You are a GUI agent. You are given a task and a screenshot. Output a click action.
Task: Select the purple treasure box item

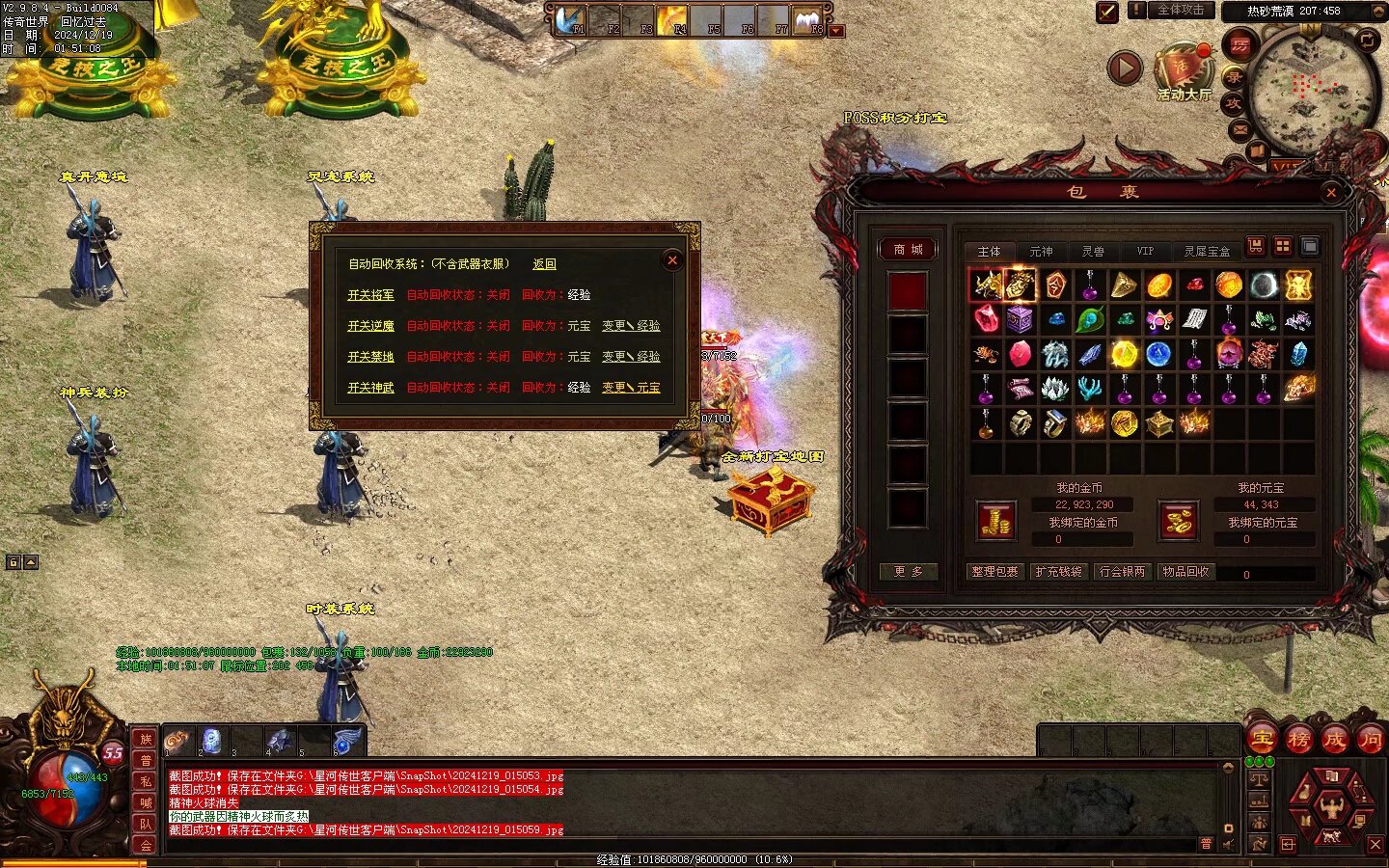[1020, 319]
